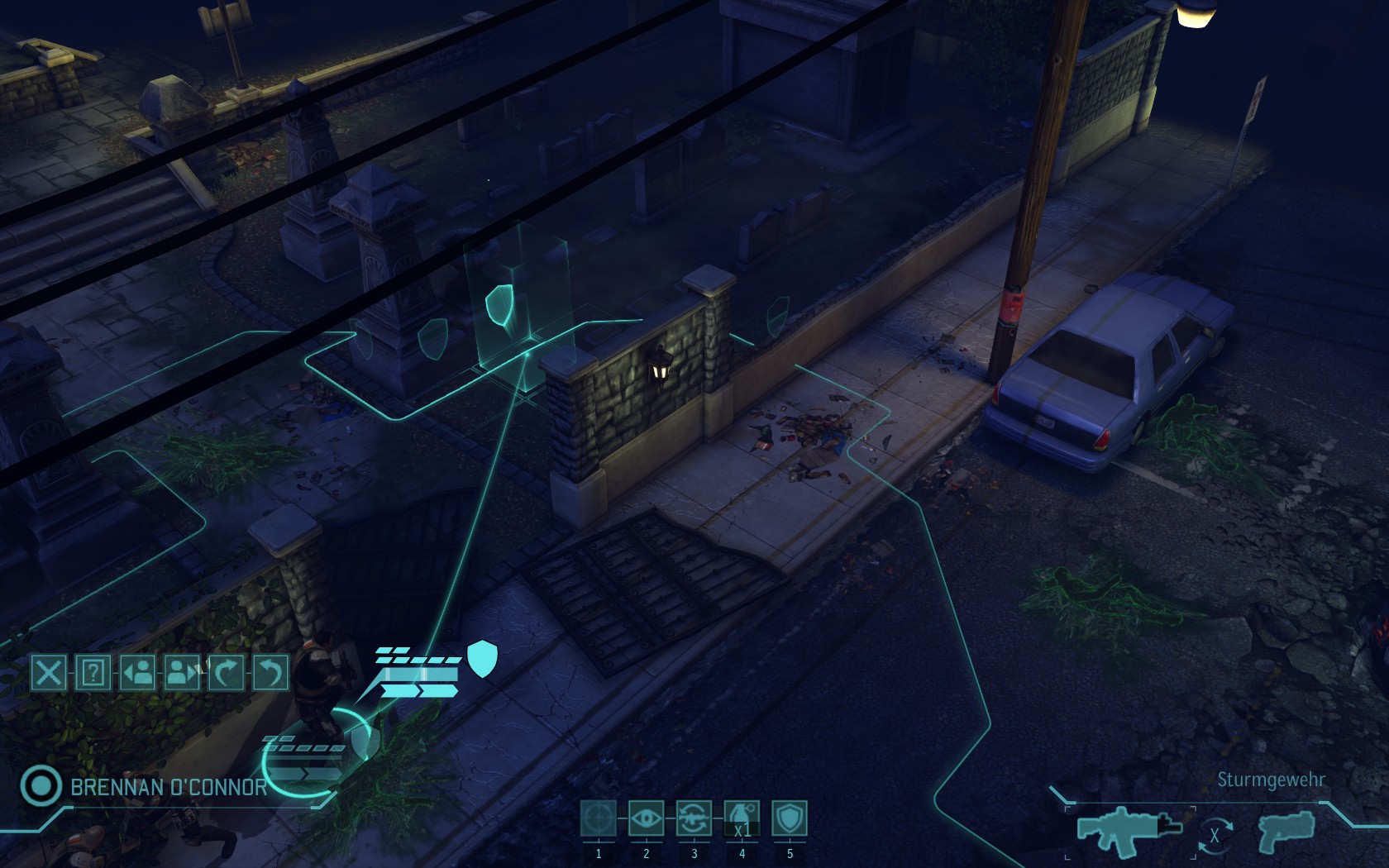Select the Sturmgewehr assault rifle weapon
The height and width of the screenshot is (868, 1389).
point(1128,829)
